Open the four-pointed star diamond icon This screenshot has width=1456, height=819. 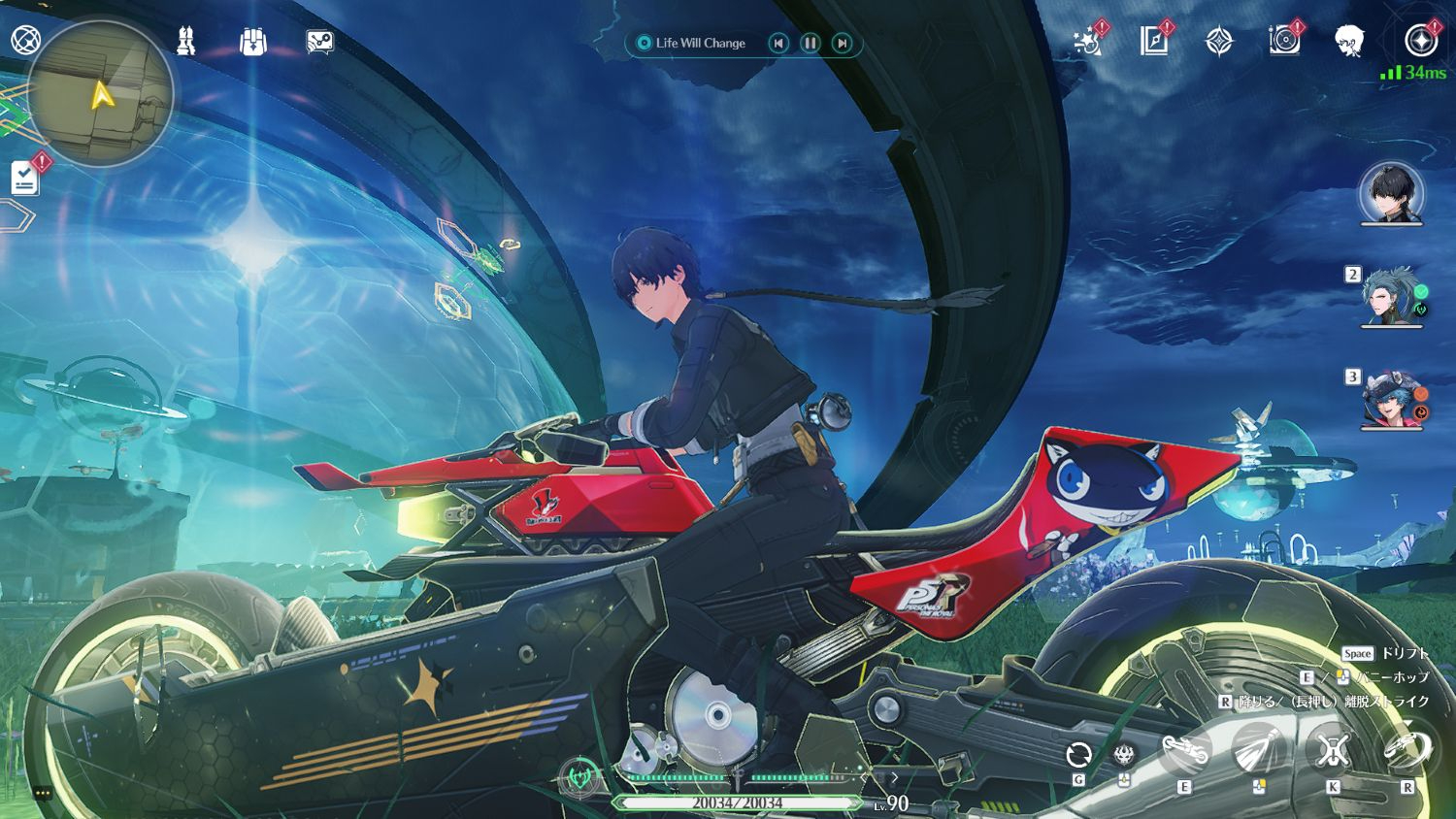pos(1219,41)
